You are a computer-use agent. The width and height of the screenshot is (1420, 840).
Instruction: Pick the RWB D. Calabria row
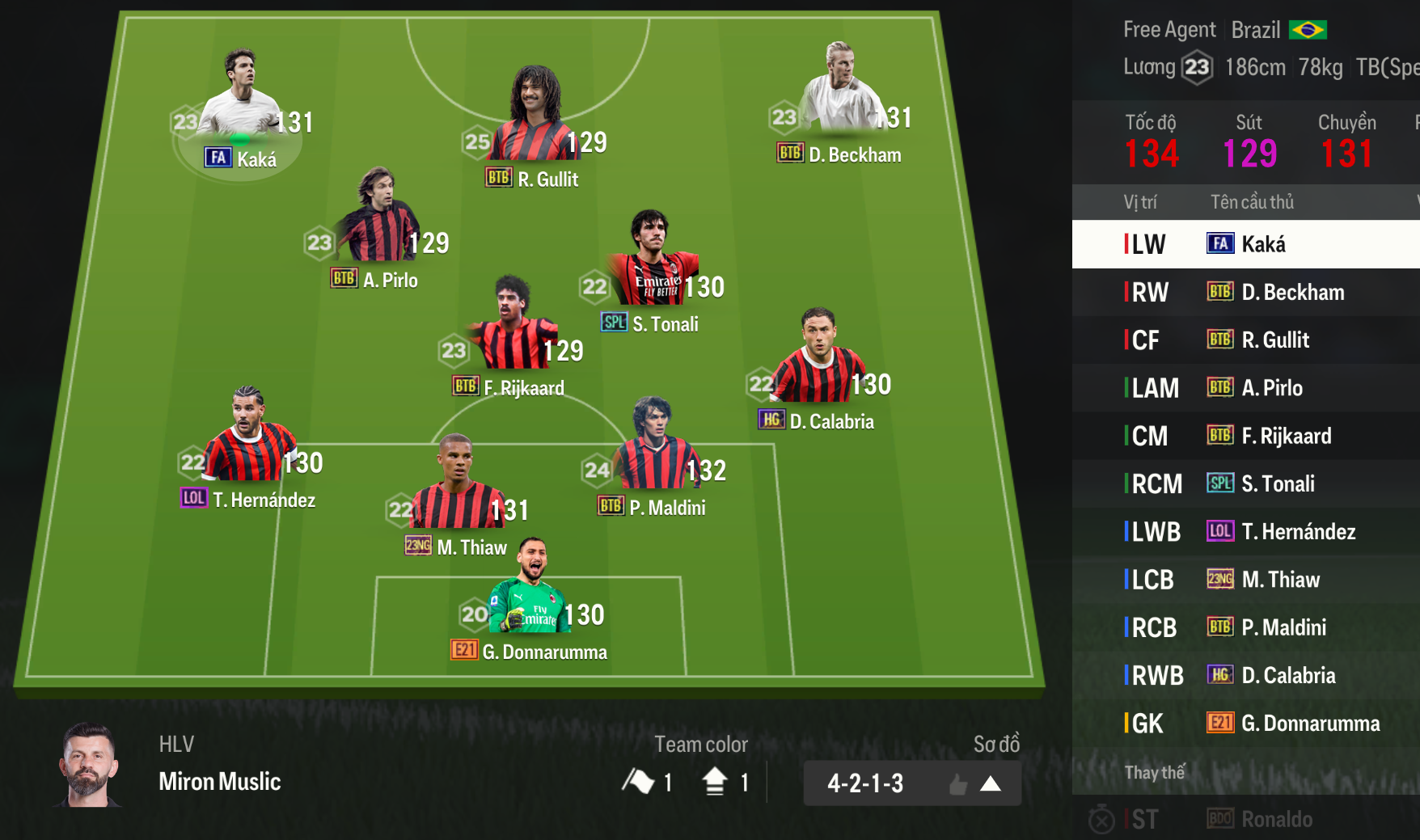click(x=1245, y=675)
